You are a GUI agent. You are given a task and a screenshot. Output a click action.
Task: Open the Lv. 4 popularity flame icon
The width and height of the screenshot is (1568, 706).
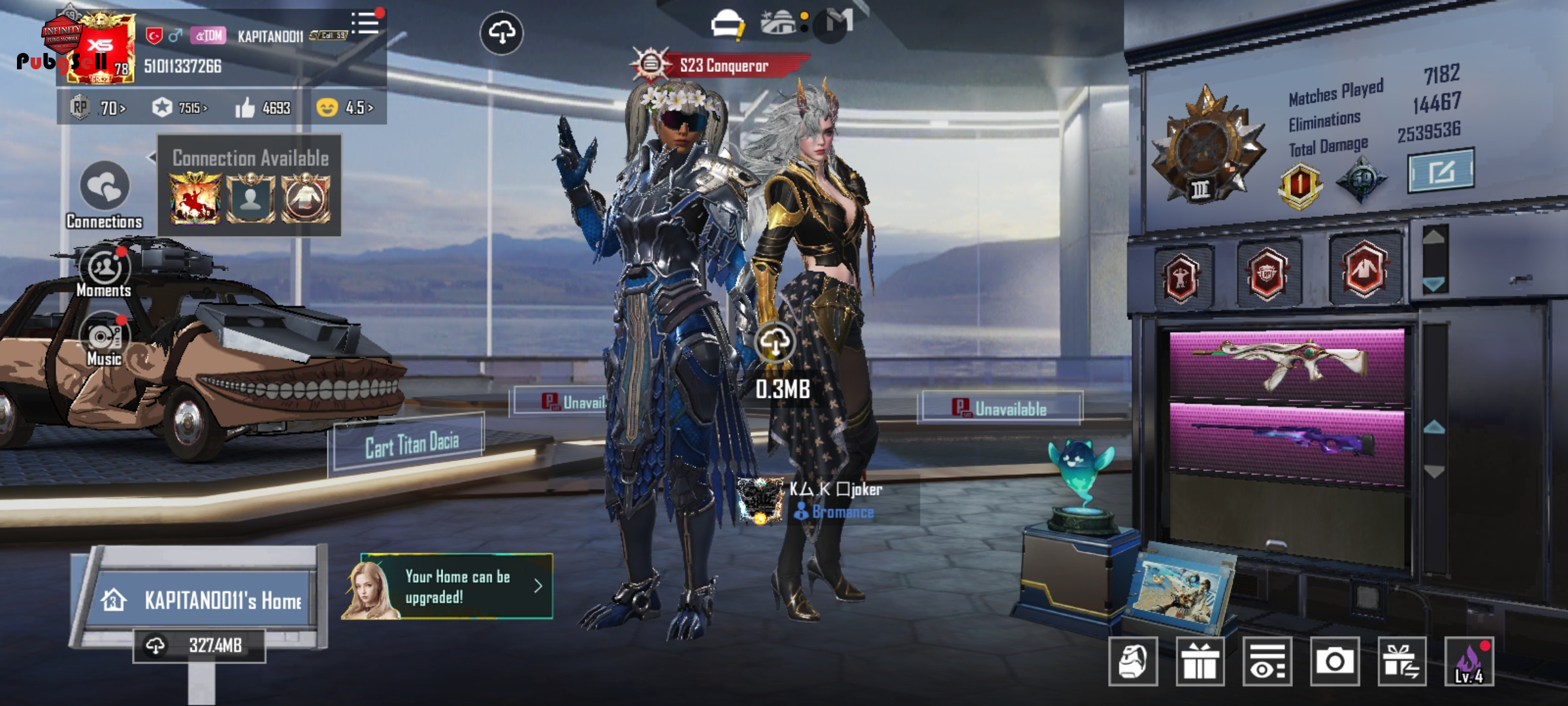[x=1469, y=662]
